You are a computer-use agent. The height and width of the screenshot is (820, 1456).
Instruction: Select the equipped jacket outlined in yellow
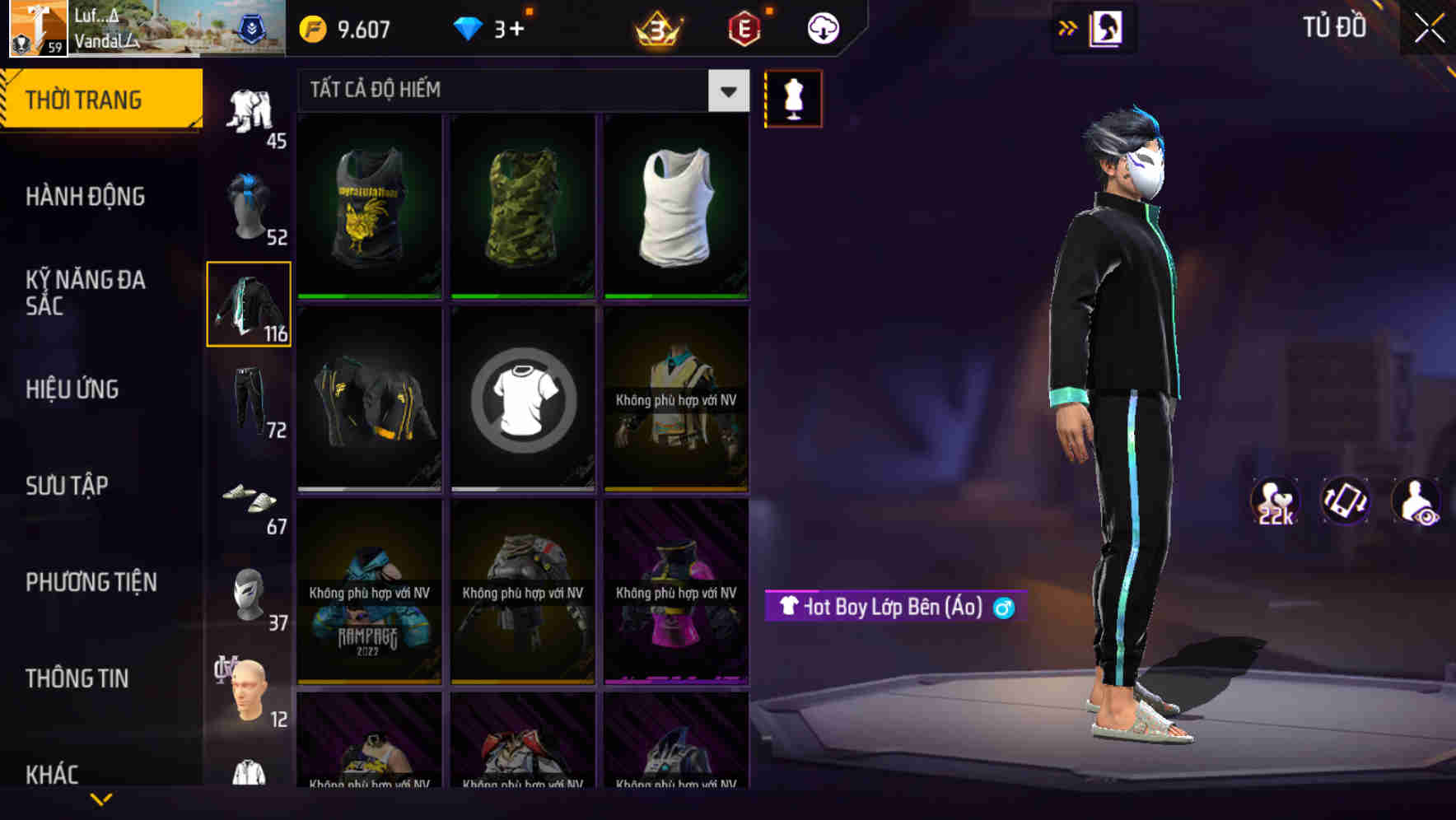point(249,306)
